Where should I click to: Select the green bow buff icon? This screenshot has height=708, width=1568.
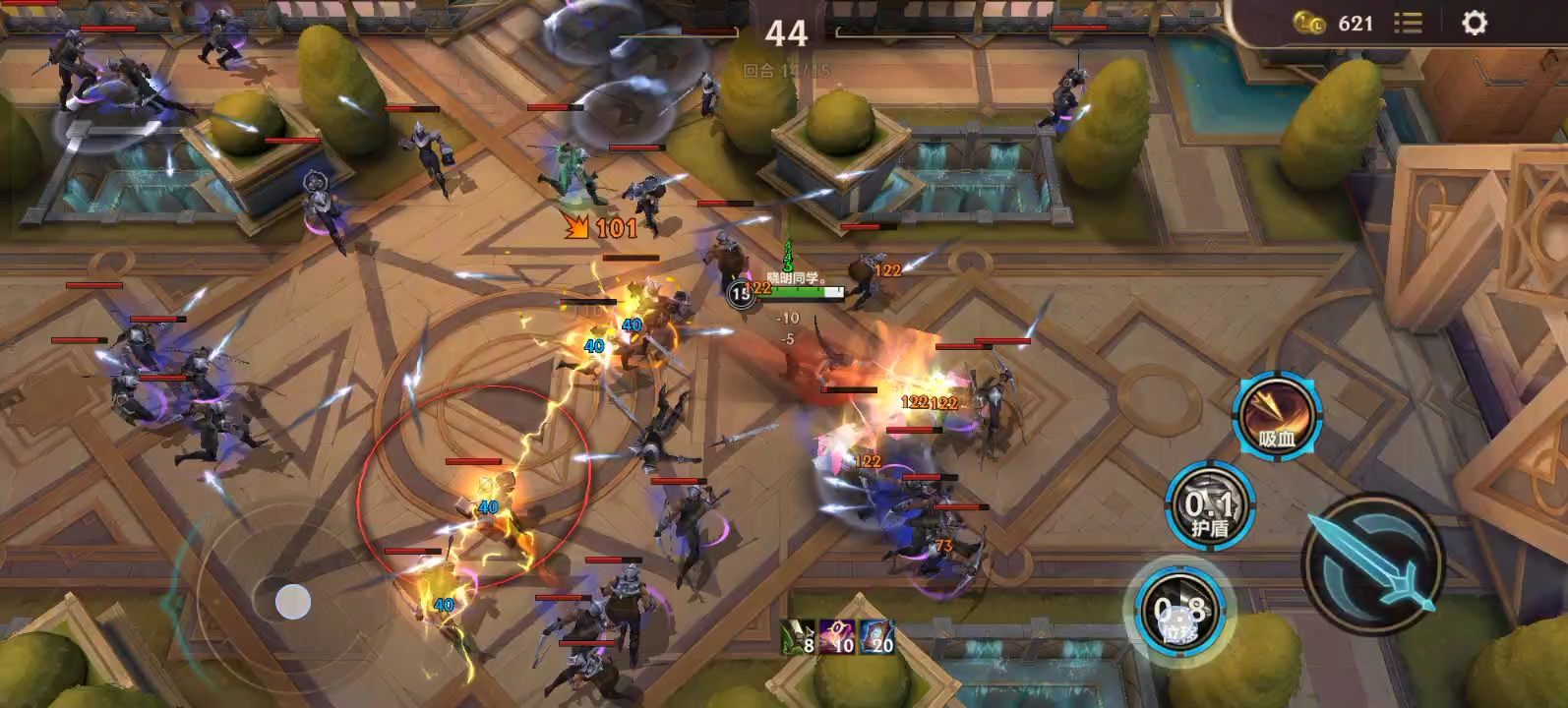798,637
